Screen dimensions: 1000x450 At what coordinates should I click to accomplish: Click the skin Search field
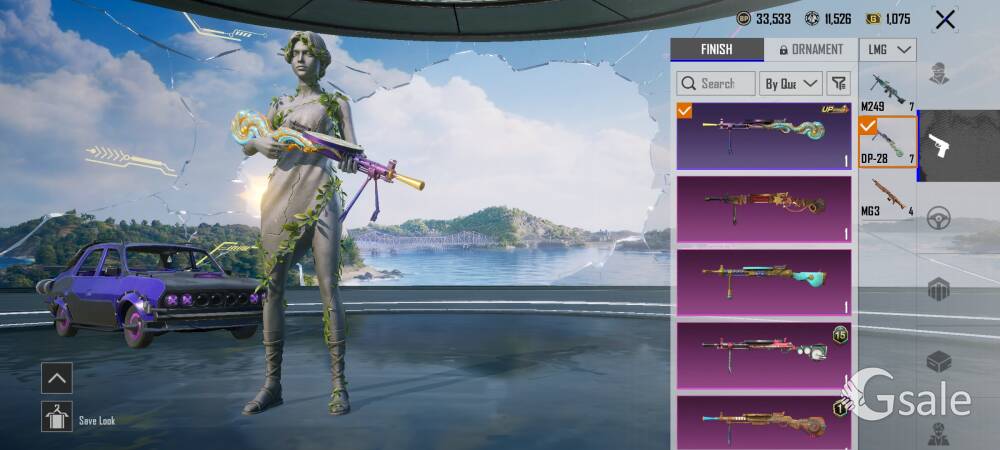click(x=716, y=84)
